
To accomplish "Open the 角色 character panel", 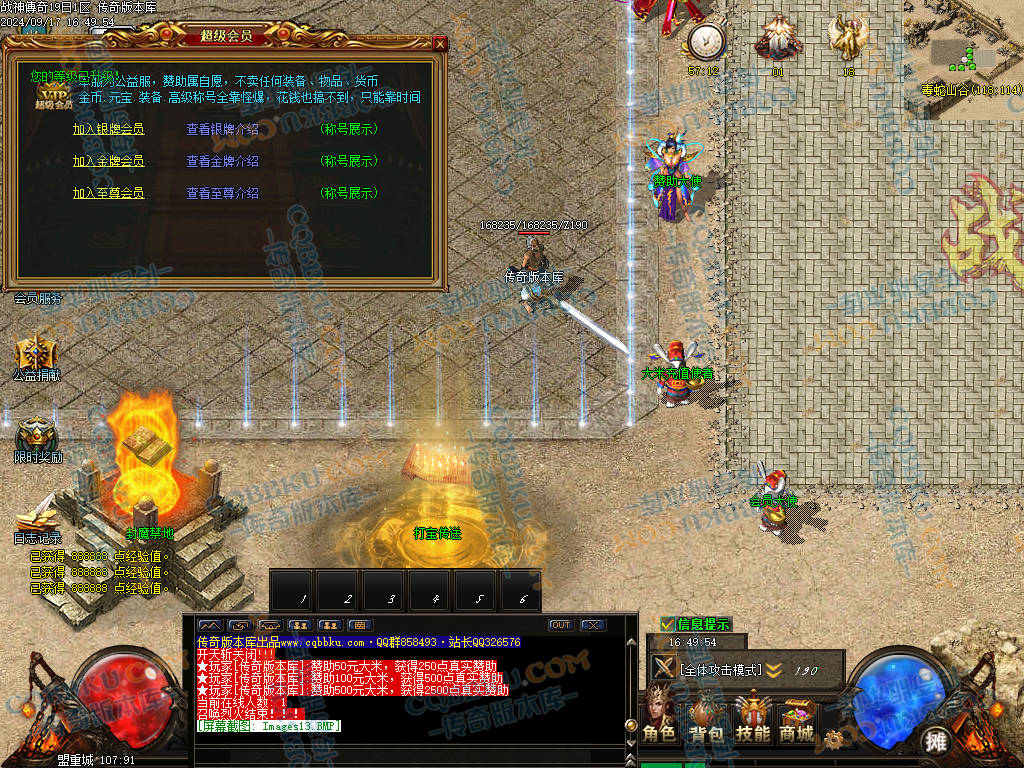I will tap(659, 717).
